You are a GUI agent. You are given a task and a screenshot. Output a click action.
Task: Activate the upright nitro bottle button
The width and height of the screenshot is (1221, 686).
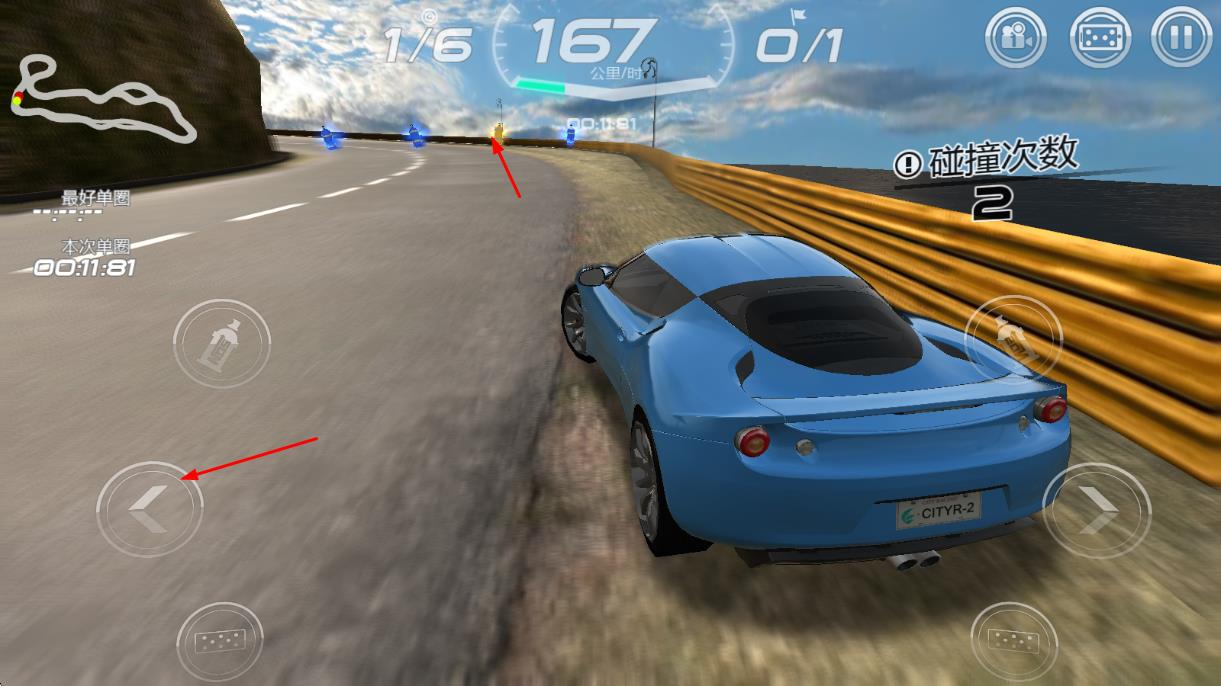(x=221, y=344)
